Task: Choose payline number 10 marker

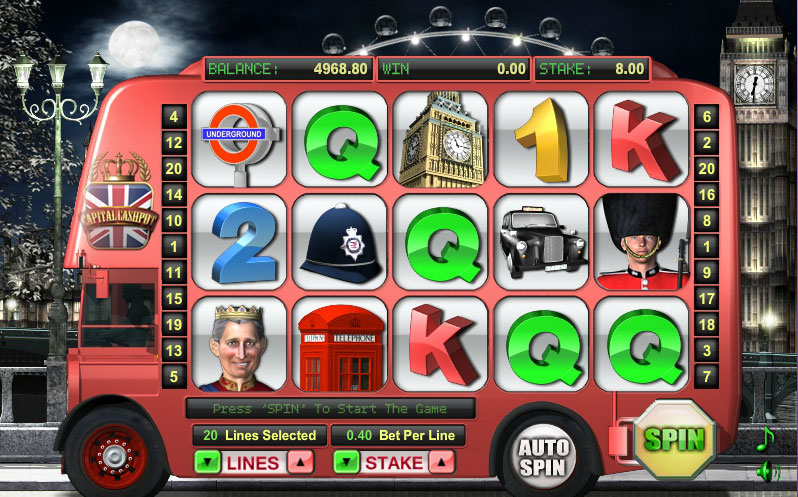Action: (x=174, y=221)
